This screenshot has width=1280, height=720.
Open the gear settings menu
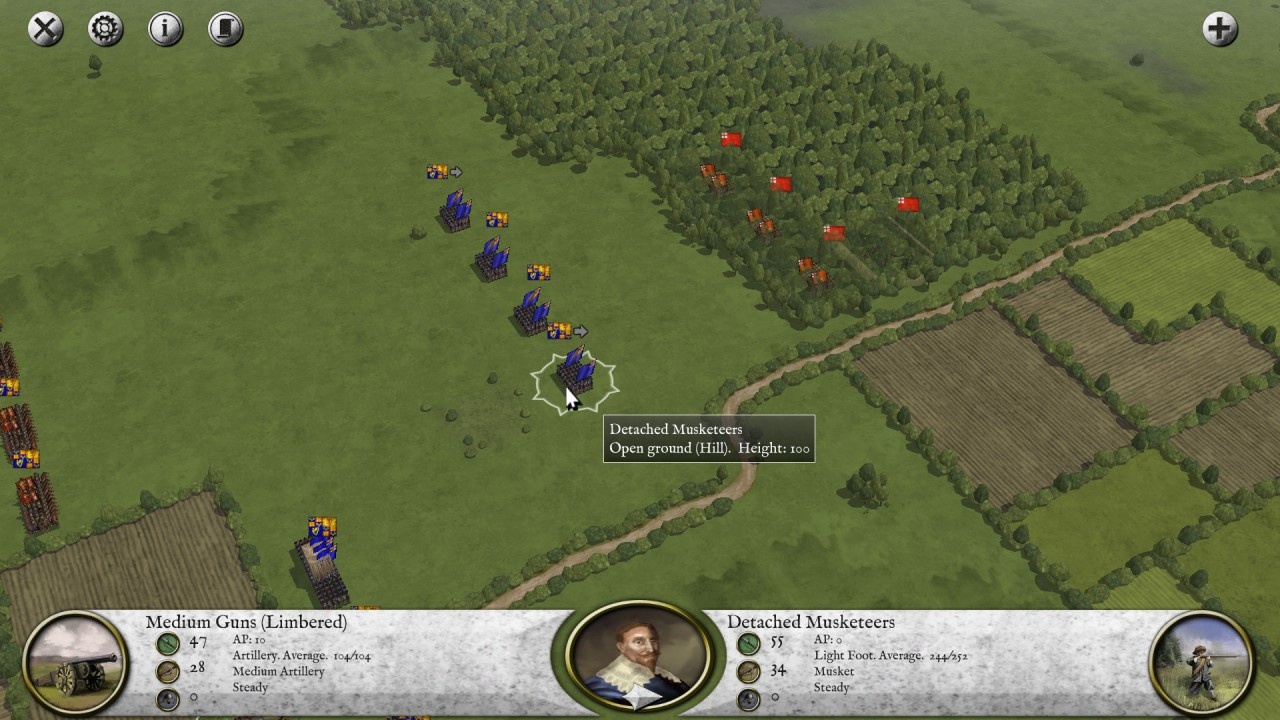105,28
